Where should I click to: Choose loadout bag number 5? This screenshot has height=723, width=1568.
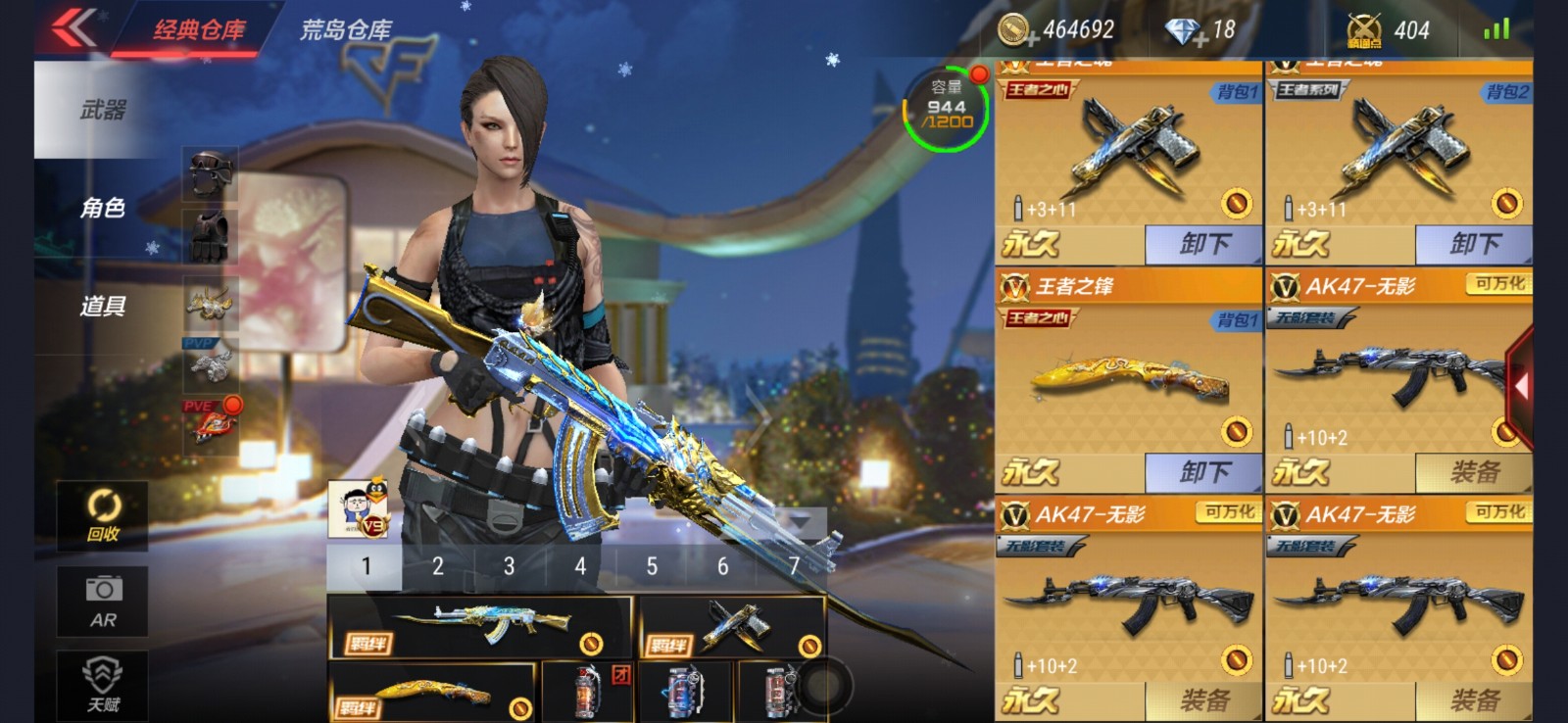pyautogui.click(x=651, y=566)
